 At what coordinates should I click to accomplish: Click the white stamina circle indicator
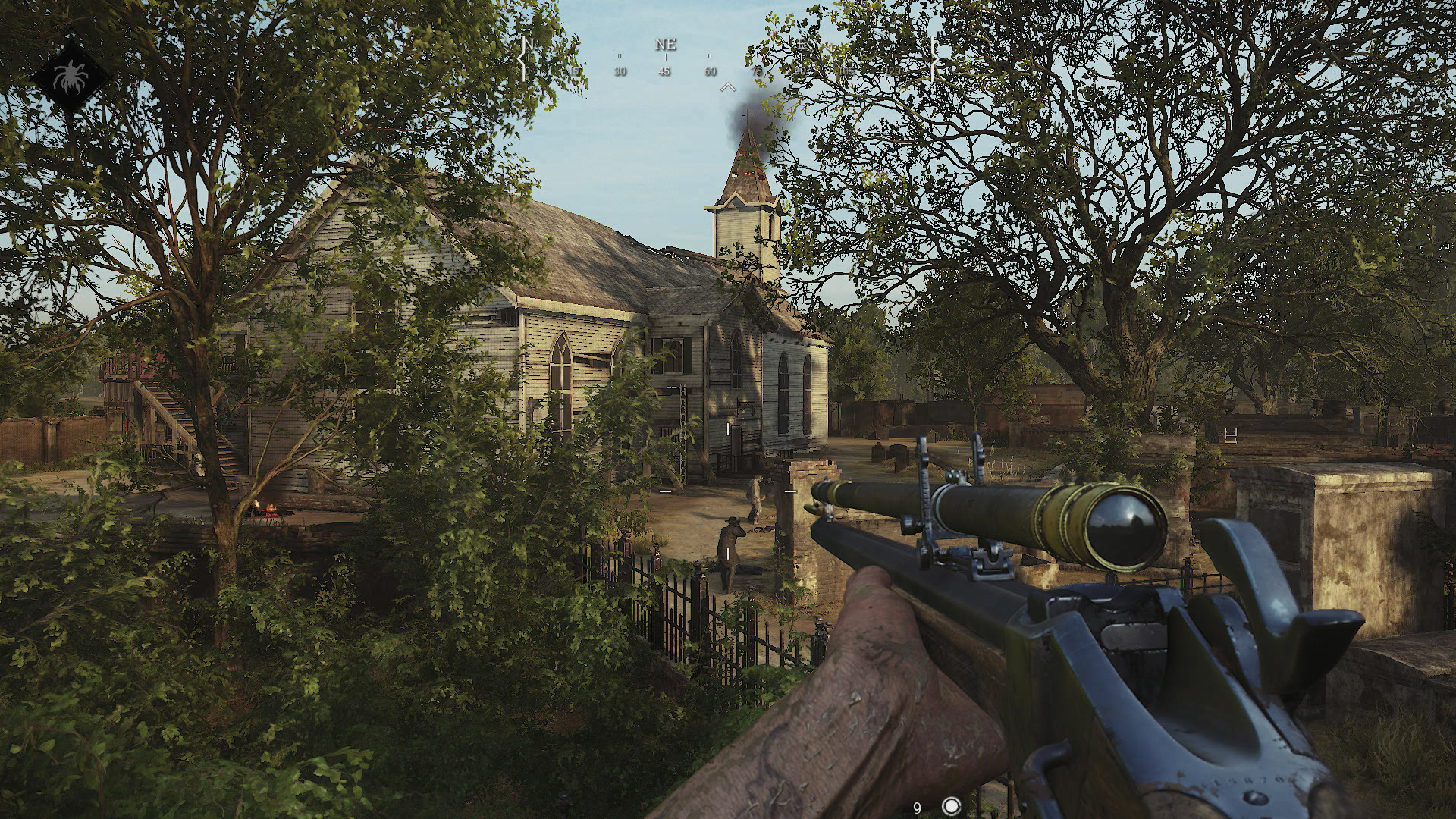[x=950, y=808]
